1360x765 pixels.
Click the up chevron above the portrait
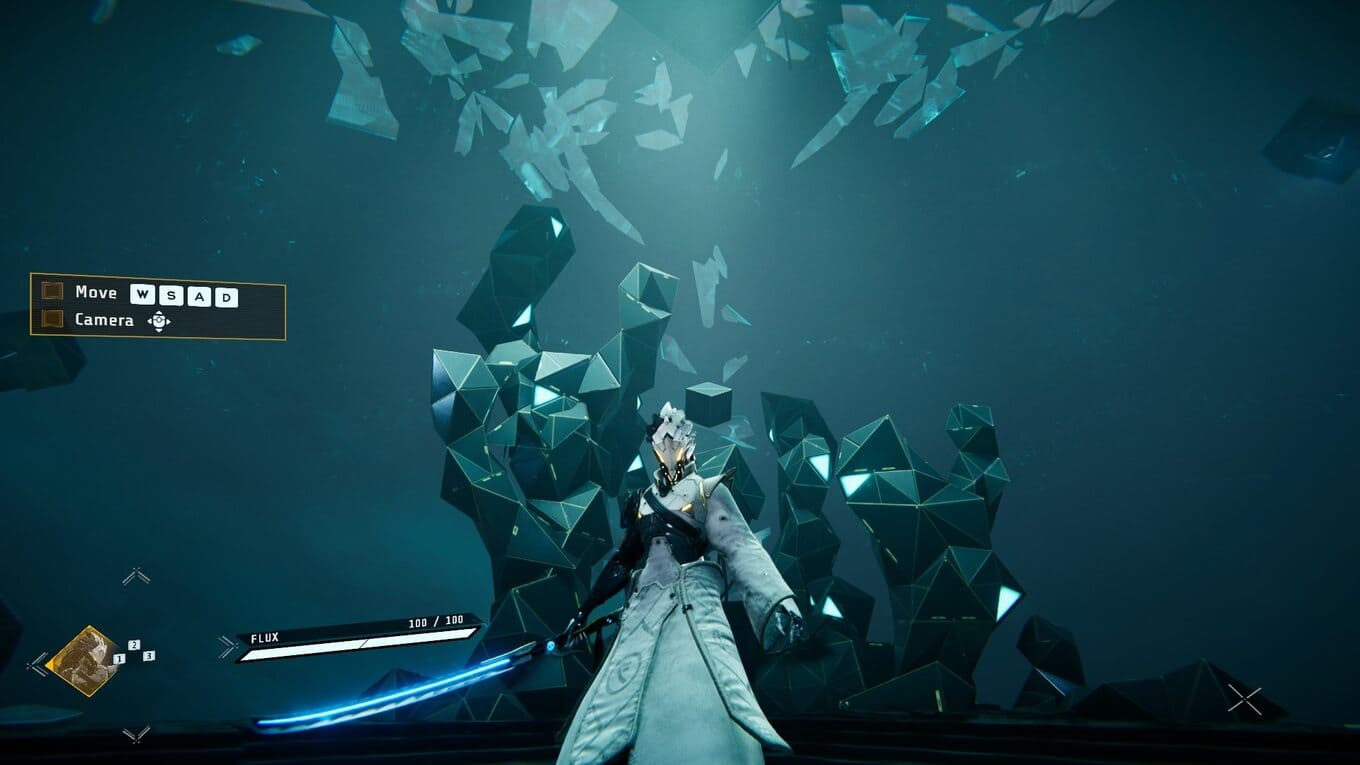(136, 576)
